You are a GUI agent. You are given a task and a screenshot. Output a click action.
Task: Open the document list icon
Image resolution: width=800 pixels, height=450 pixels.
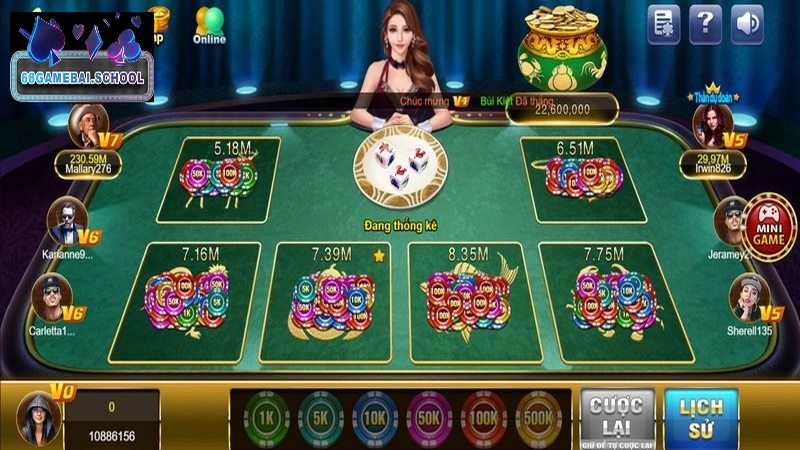(x=664, y=23)
